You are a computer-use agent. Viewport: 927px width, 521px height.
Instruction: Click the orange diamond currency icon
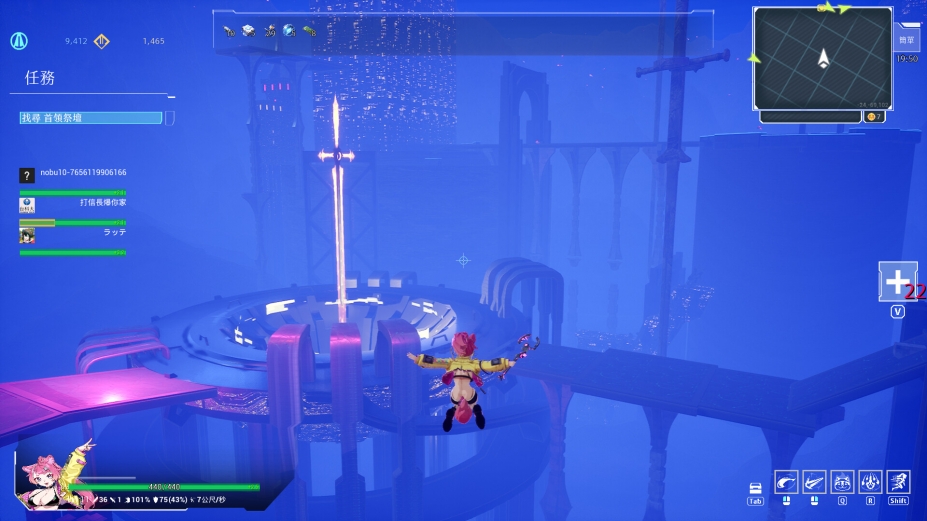pos(101,41)
